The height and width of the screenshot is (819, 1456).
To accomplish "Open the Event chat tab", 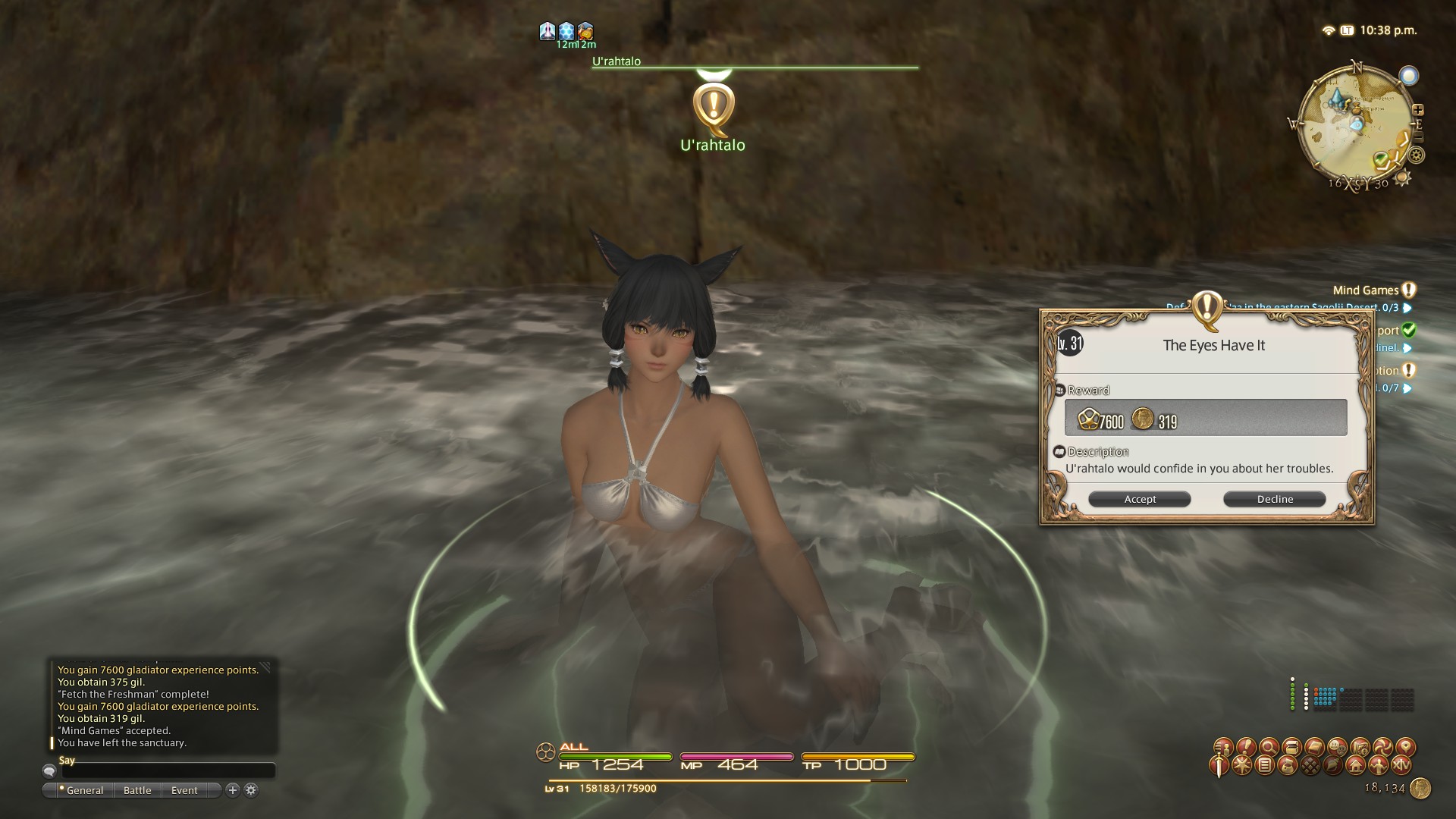I will coord(184,790).
